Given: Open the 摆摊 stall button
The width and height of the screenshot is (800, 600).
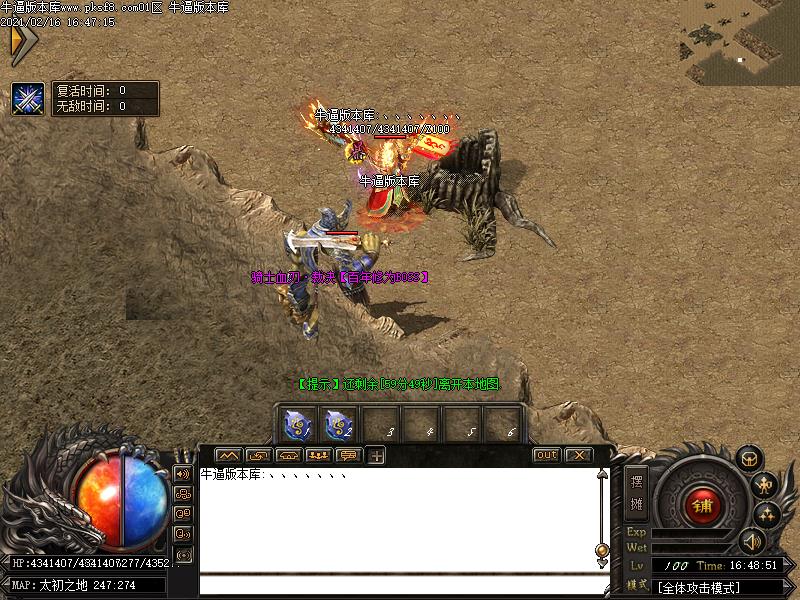Looking at the screenshot, I should tap(637, 492).
